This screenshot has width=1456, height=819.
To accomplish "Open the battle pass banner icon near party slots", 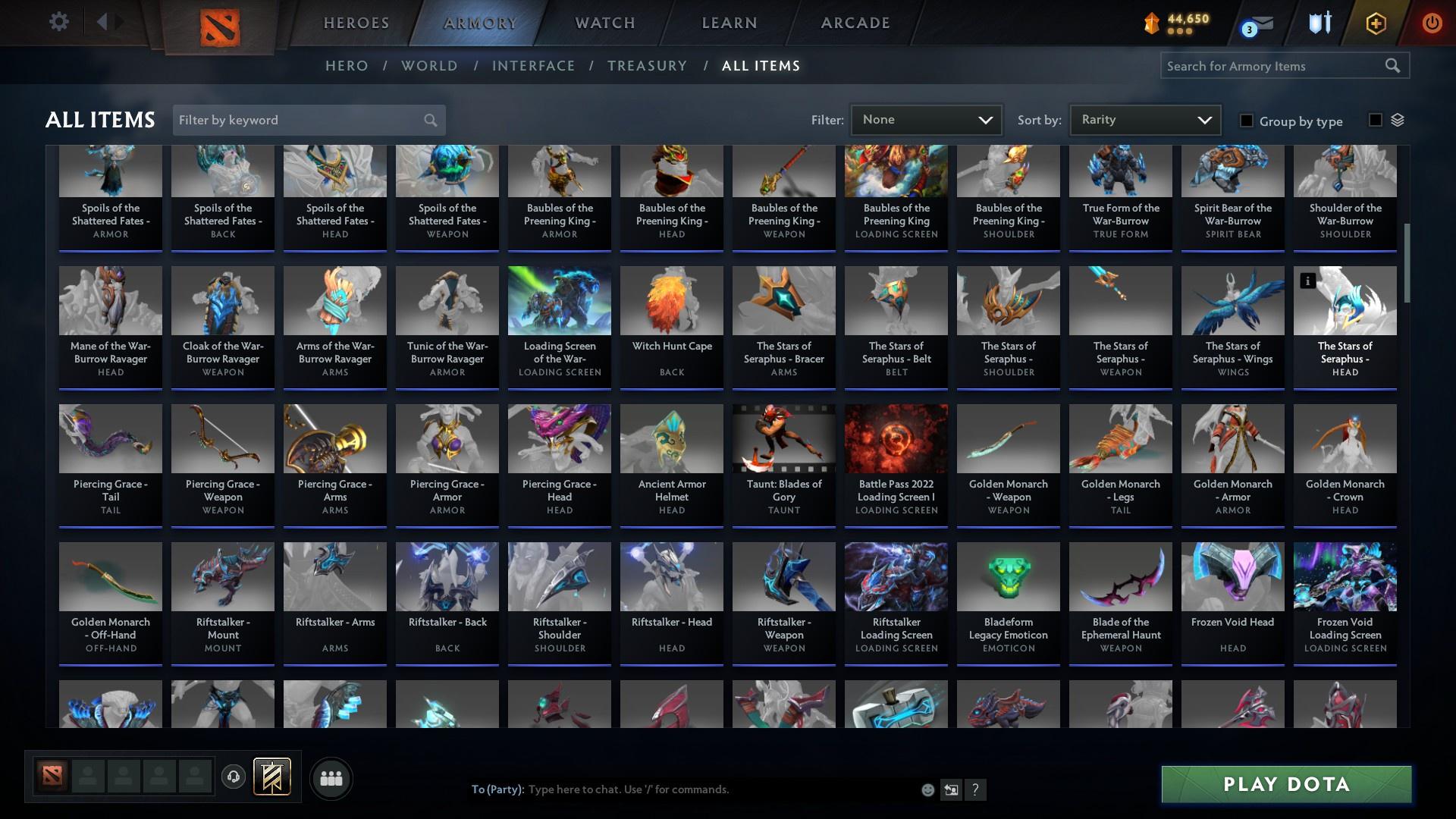I will pyautogui.click(x=271, y=778).
